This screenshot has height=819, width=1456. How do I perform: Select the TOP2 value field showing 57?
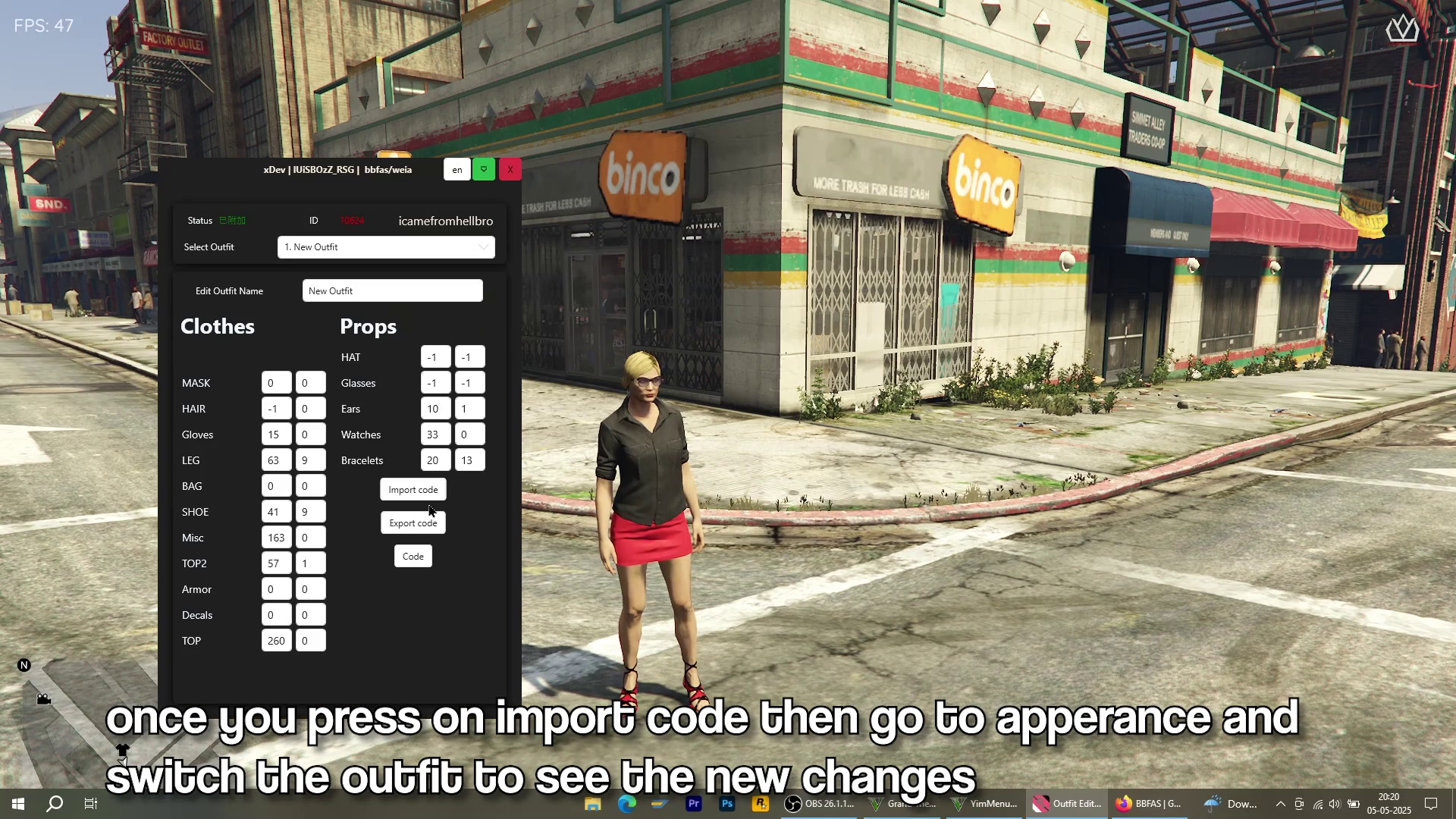[276, 563]
